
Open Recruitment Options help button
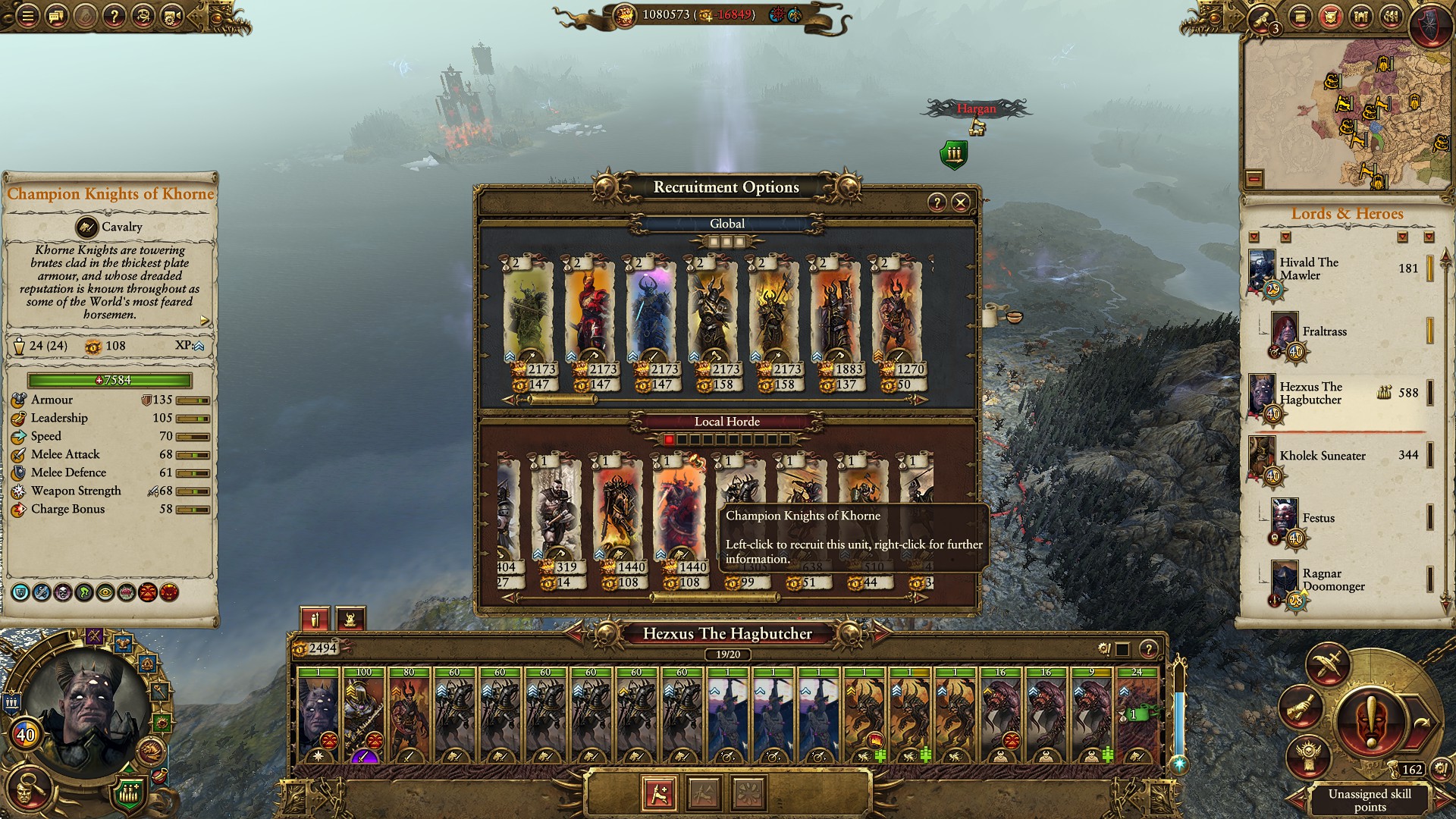937,202
